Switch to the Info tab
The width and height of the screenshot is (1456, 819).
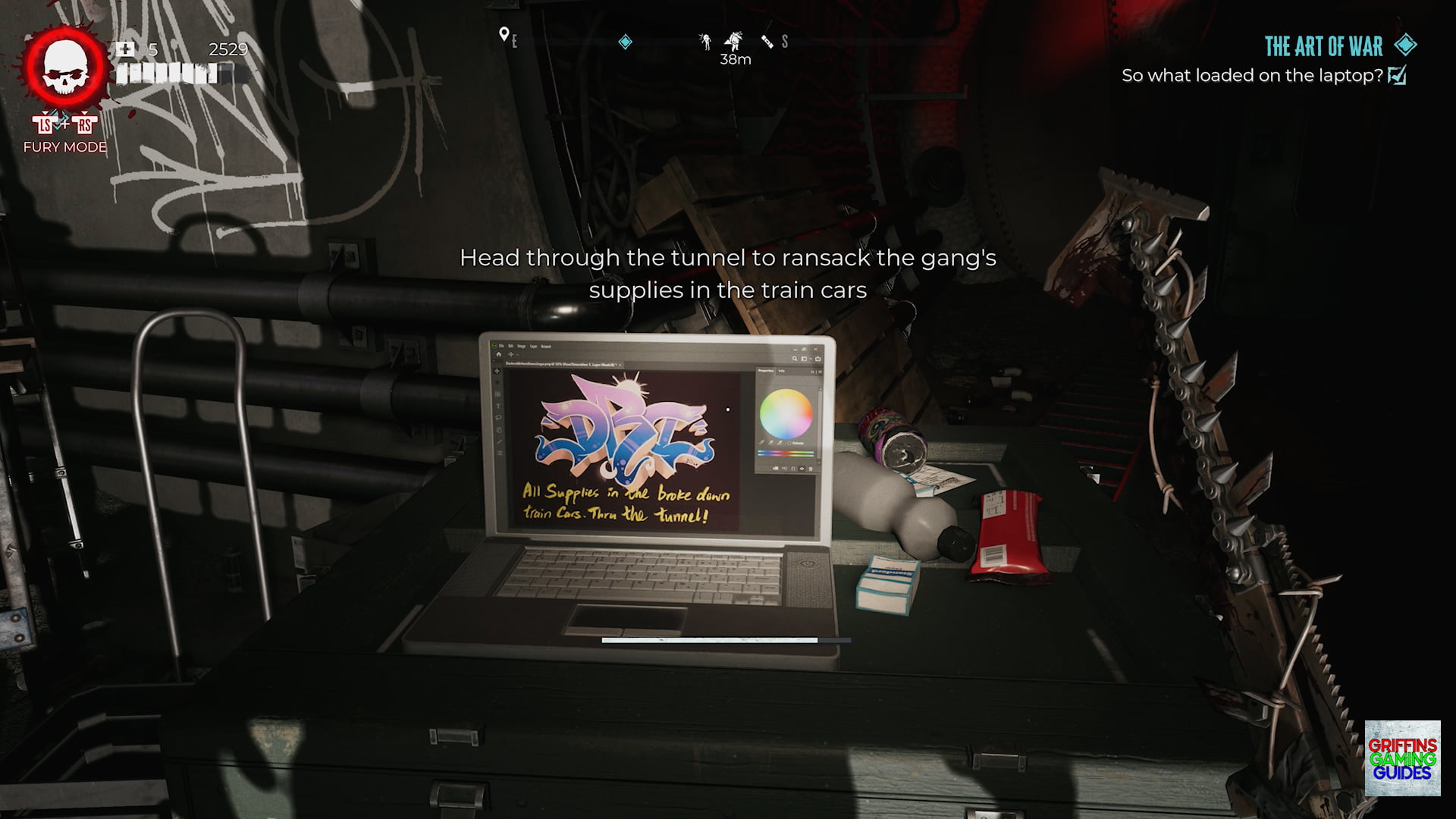(781, 371)
